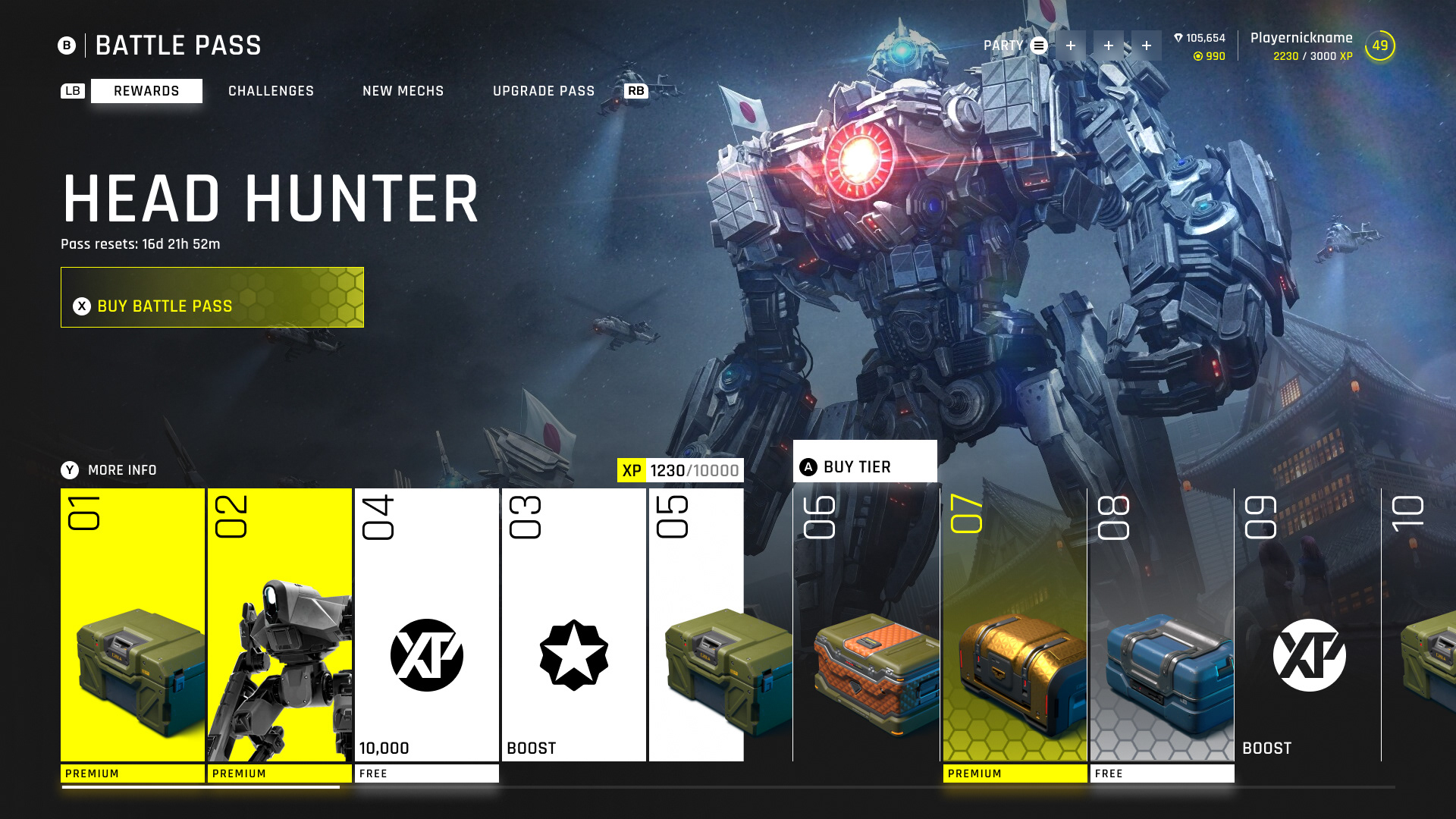Buy the Battle Pass
Screen dimensions: 1456x819
coord(212,297)
